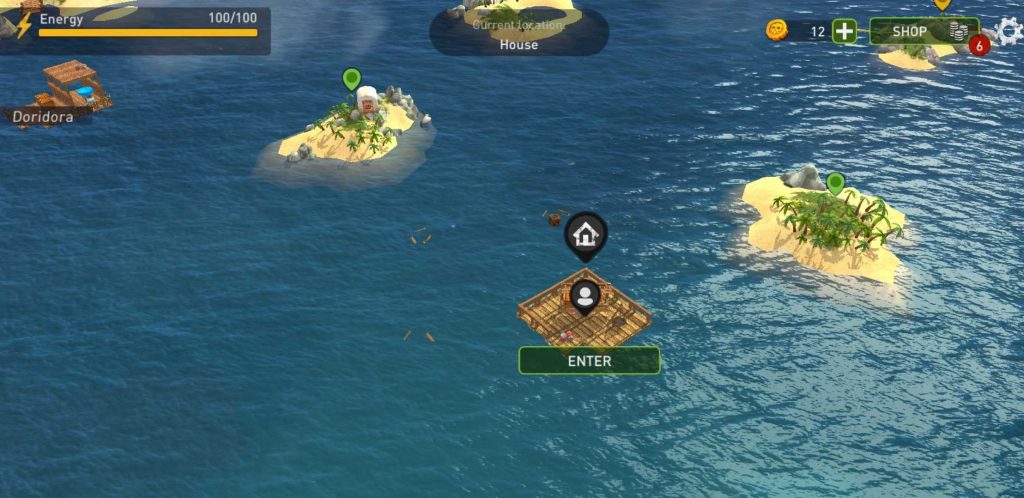
Task: Add more coins with the plus button
Action: [x=845, y=31]
